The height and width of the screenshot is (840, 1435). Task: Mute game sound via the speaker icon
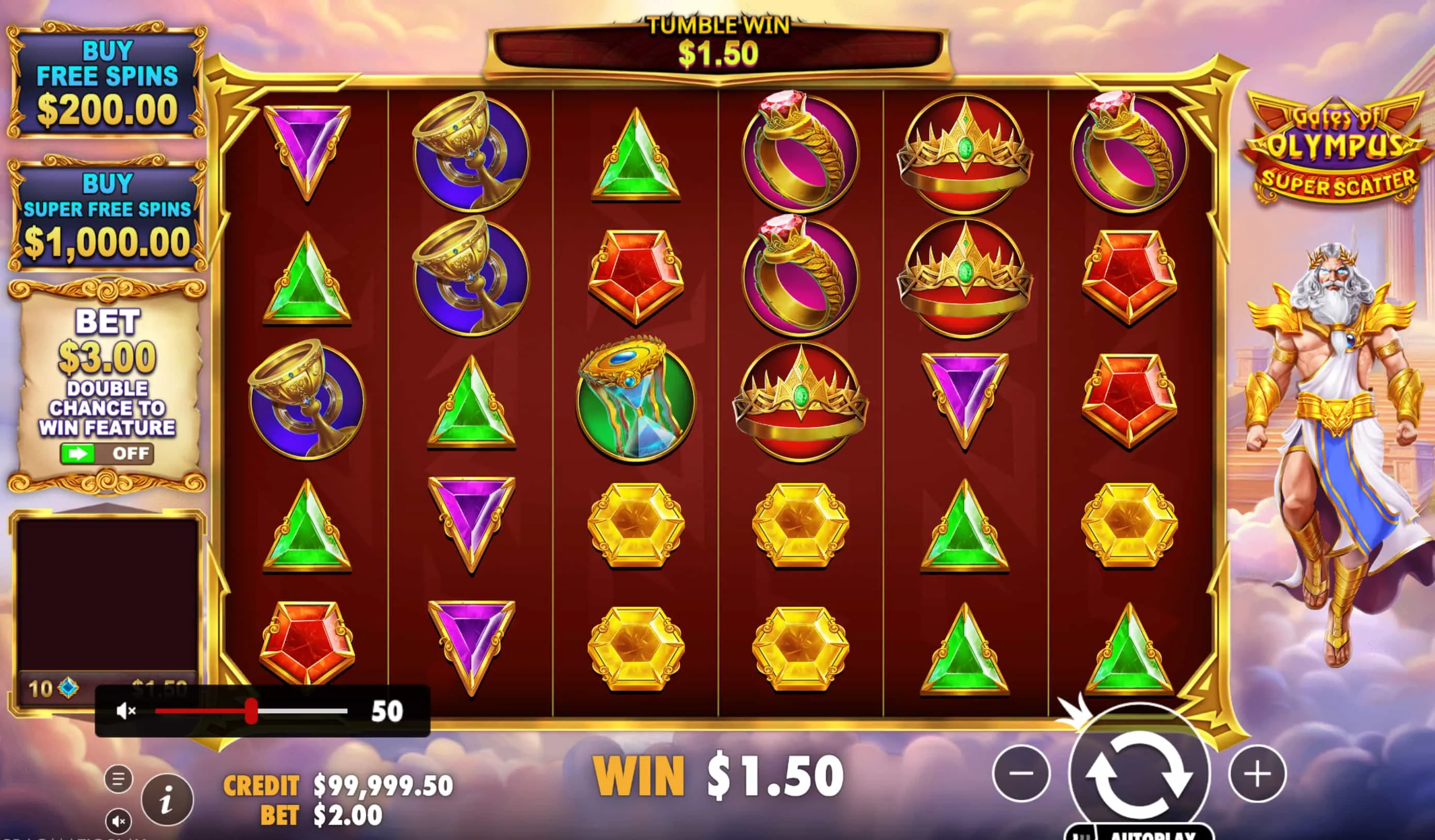point(119,822)
